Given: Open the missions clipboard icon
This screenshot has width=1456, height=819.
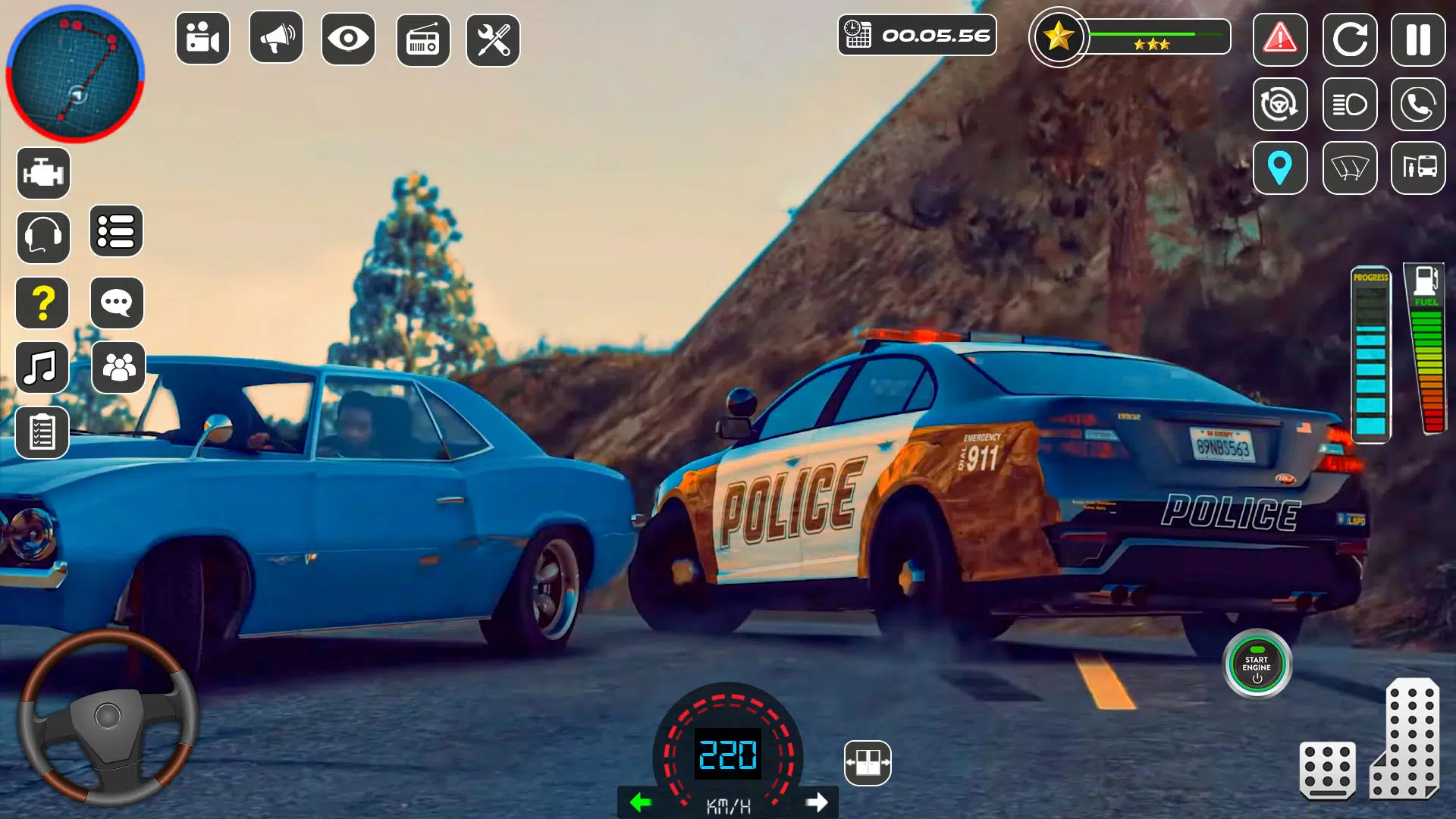Looking at the screenshot, I should coord(42,433).
